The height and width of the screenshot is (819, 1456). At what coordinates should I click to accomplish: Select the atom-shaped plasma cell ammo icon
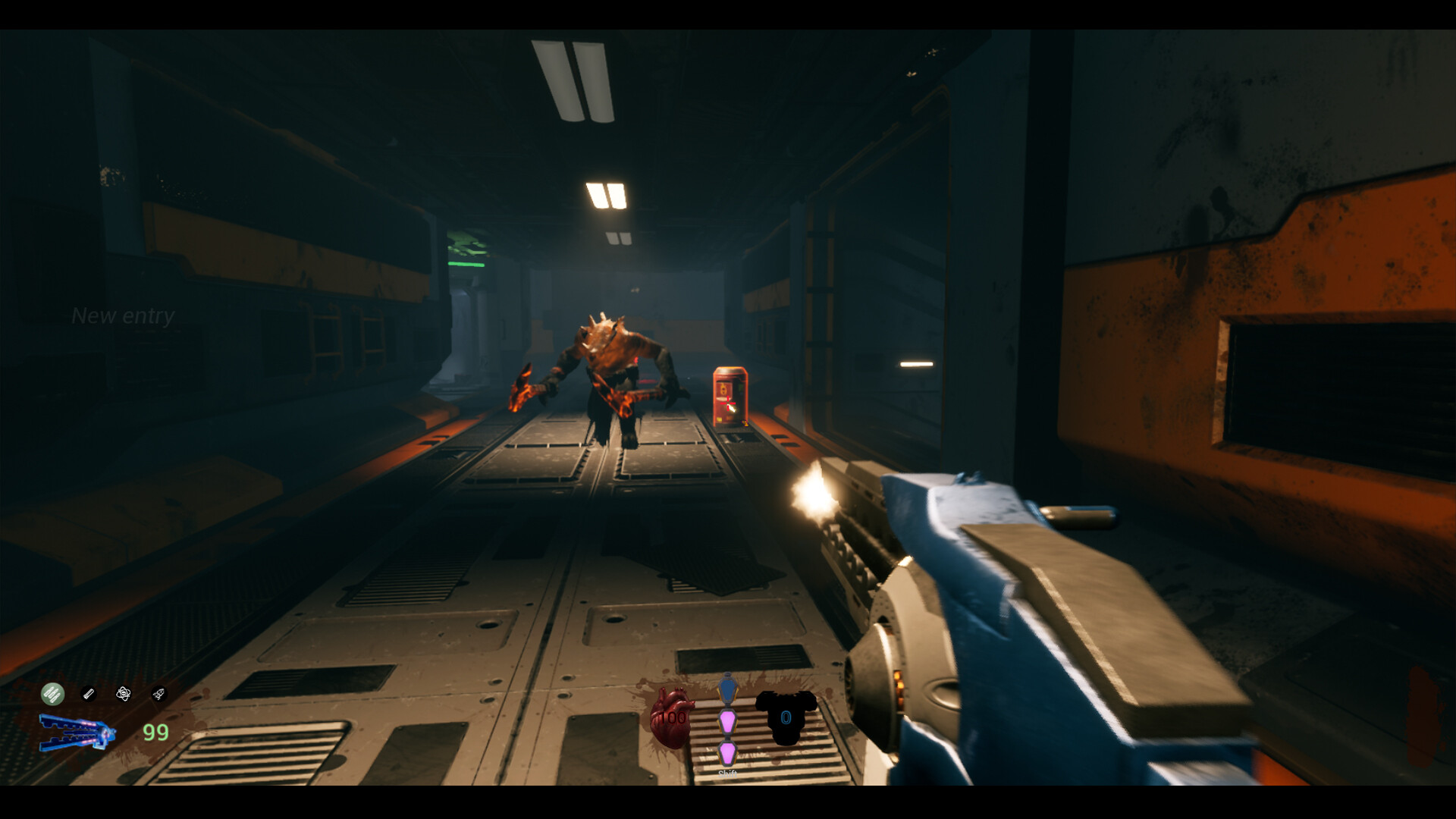coord(124,693)
